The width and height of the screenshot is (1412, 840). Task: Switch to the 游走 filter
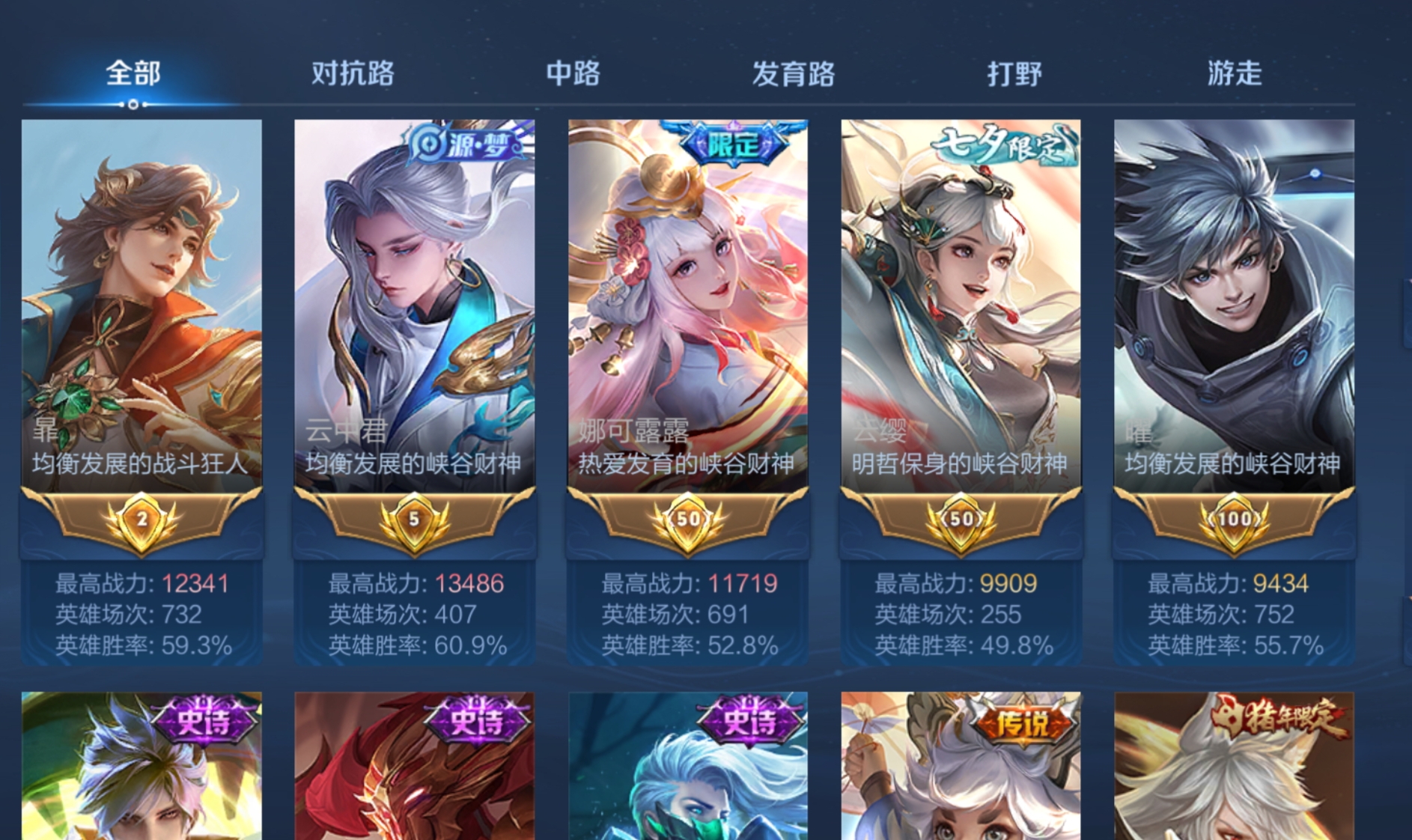coord(1235,73)
